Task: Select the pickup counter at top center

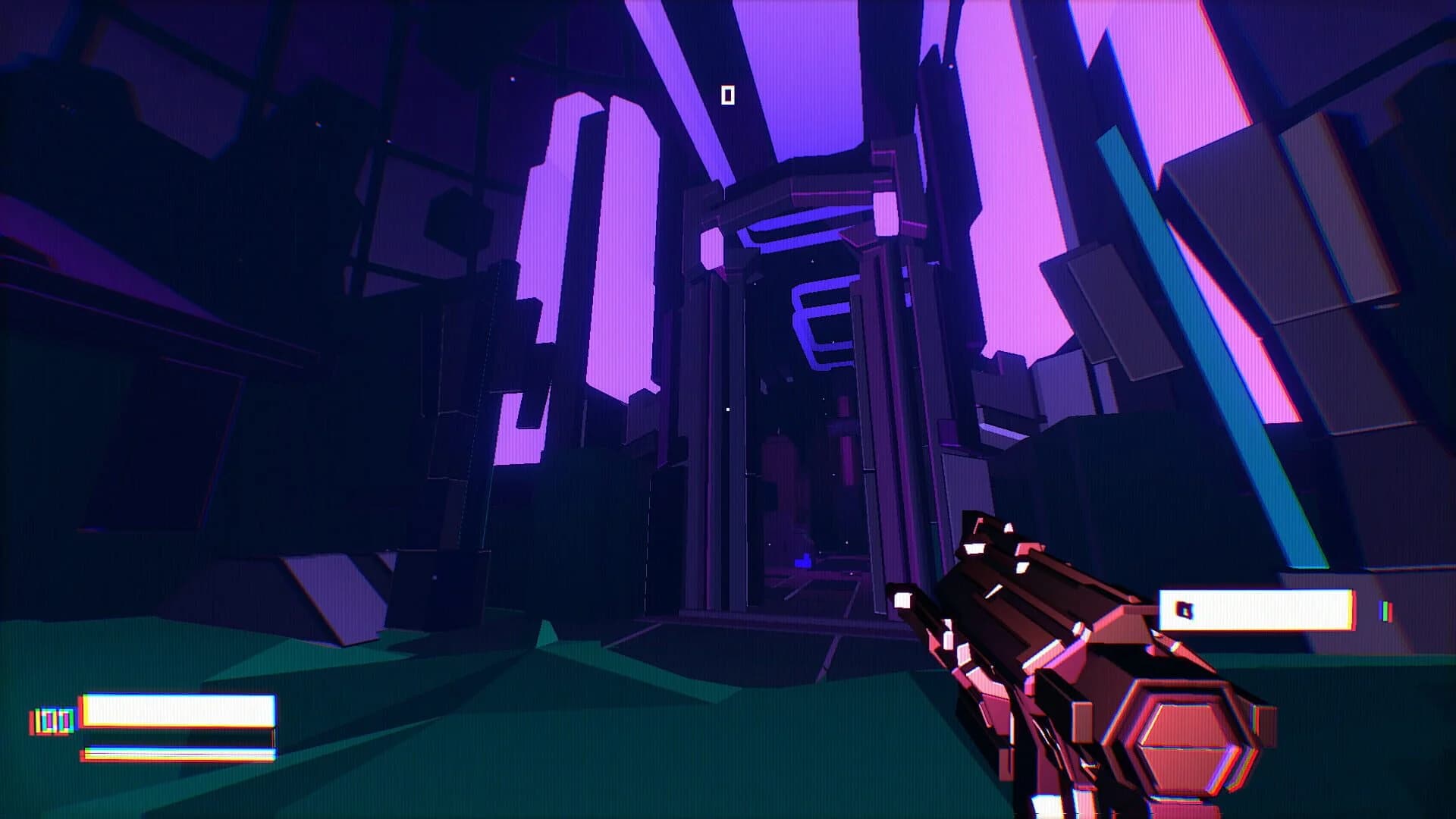Action: click(x=729, y=96)
